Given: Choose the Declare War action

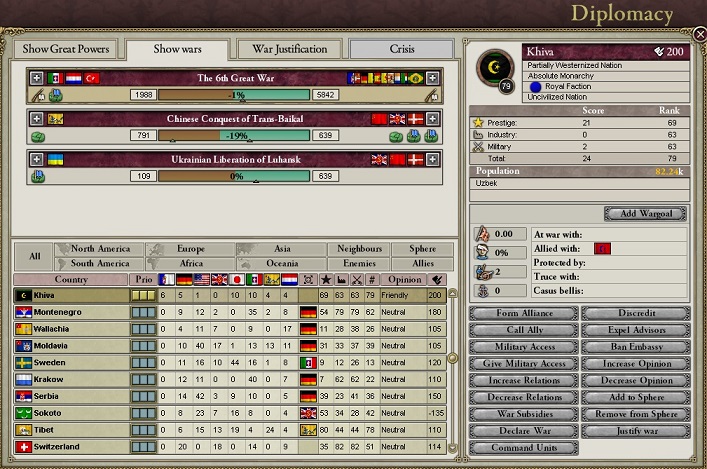Looking at the screenshot, I should [523, 432].
